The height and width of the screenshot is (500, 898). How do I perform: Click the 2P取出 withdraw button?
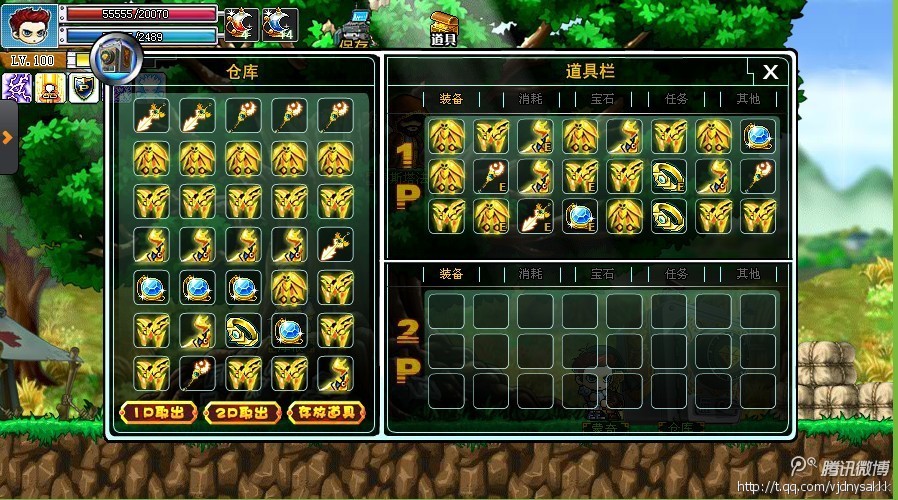[241, 413]
